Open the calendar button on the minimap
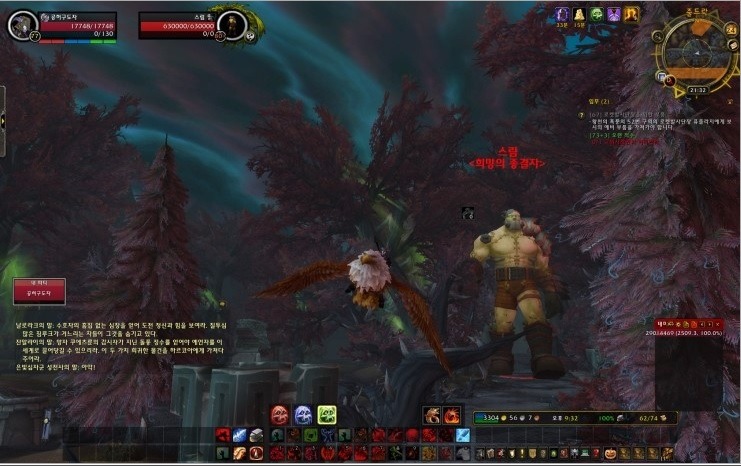 734,28
